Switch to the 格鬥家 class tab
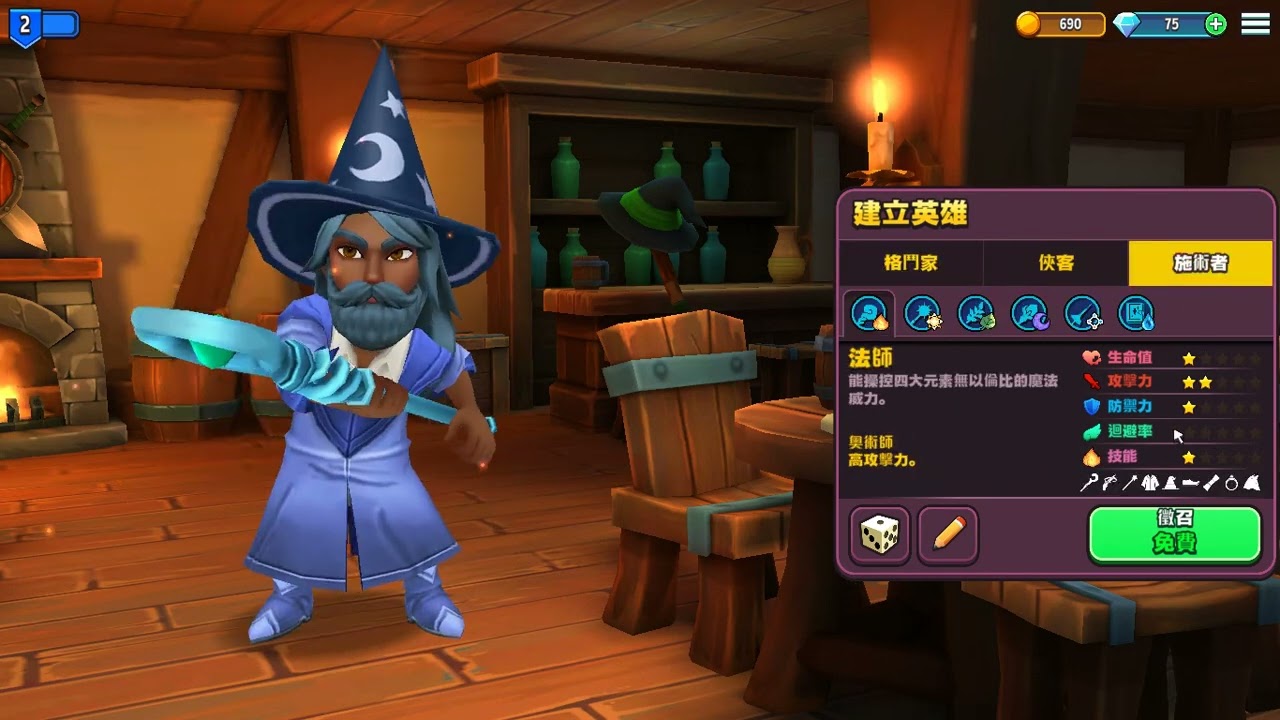Screen dimensions: 1280x720 pyautogui.click(x=910, y=263)
